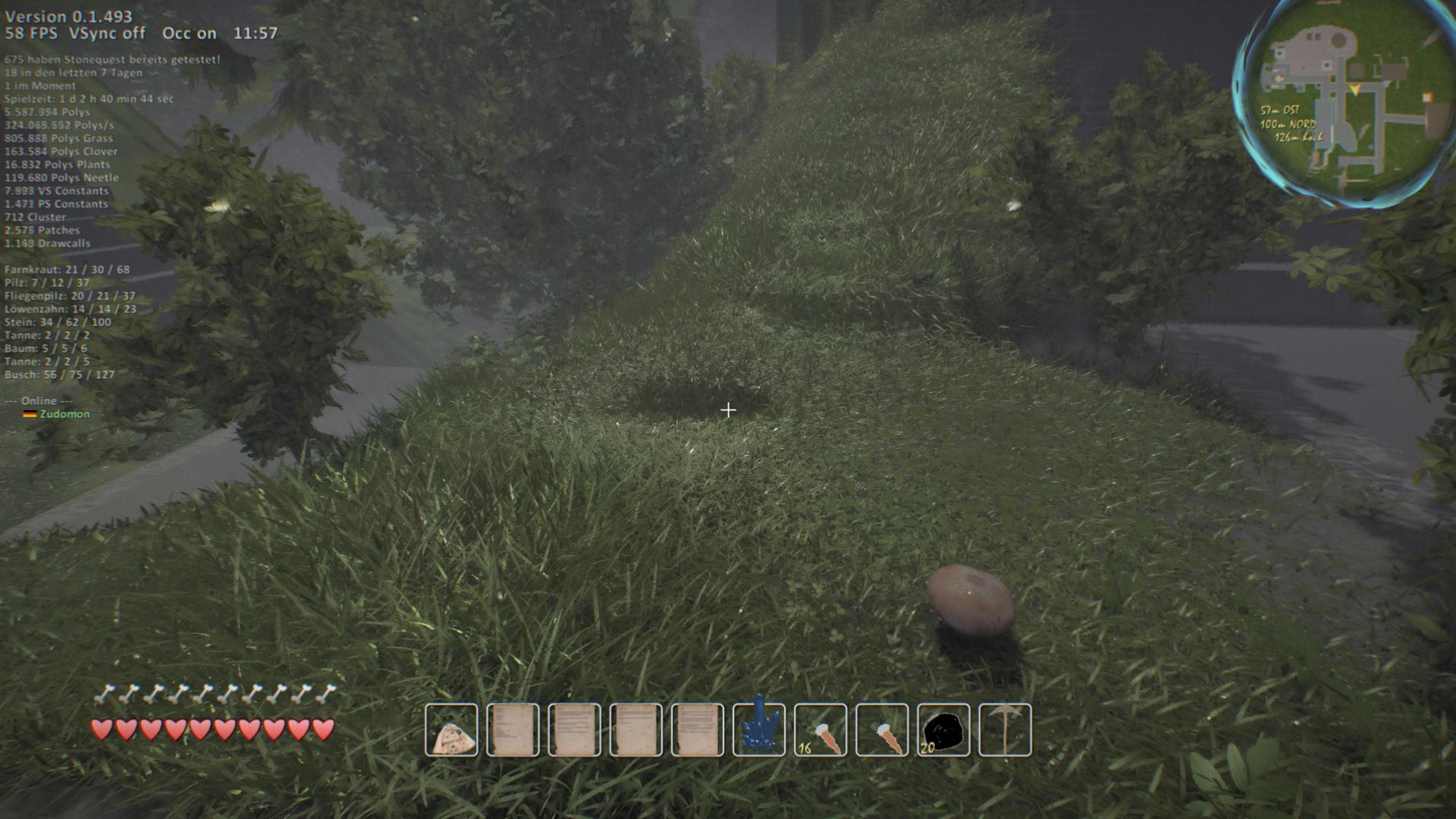Select the black coal stack of 20
Image resolution: width=1456 pixels, height=819 pixels.
click(943, 730)
